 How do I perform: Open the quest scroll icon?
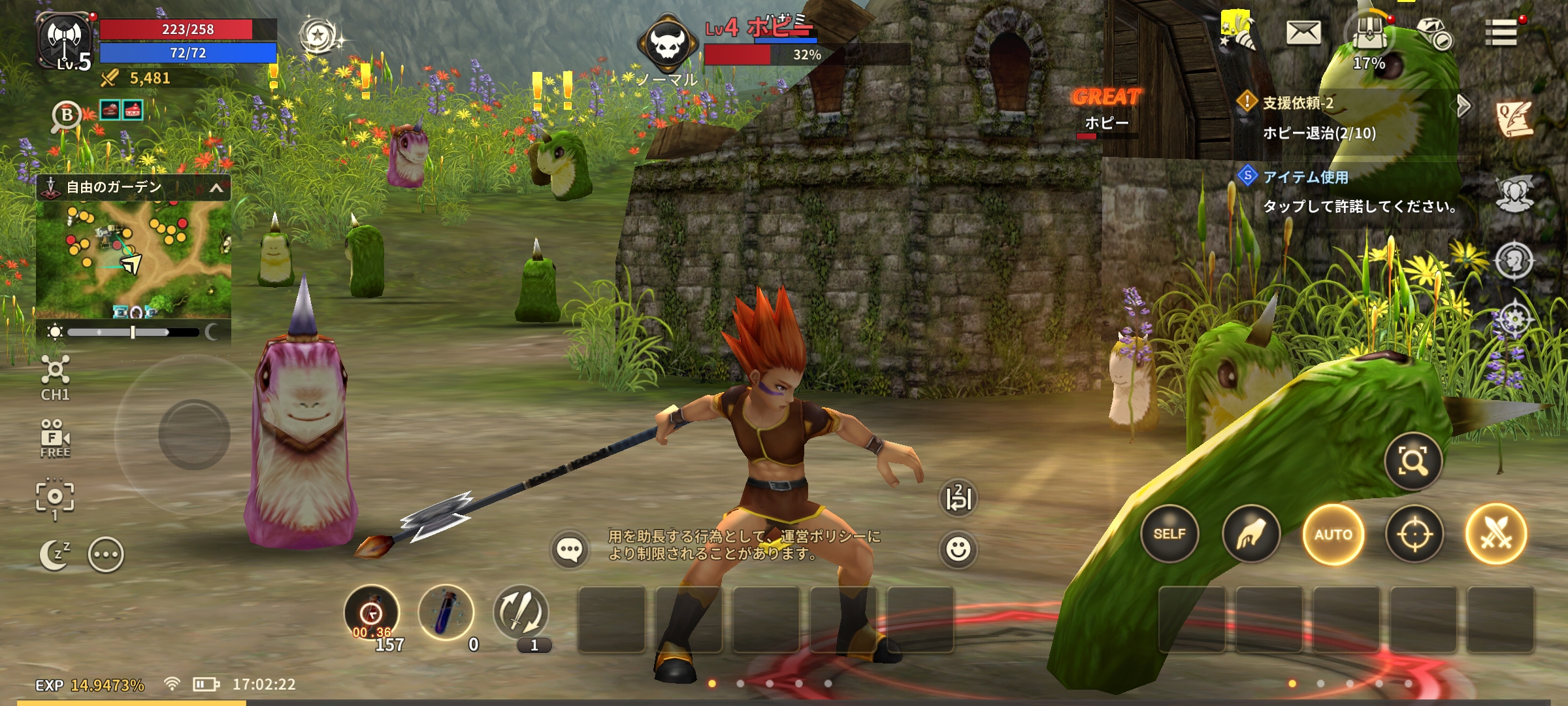(1514, 119)
